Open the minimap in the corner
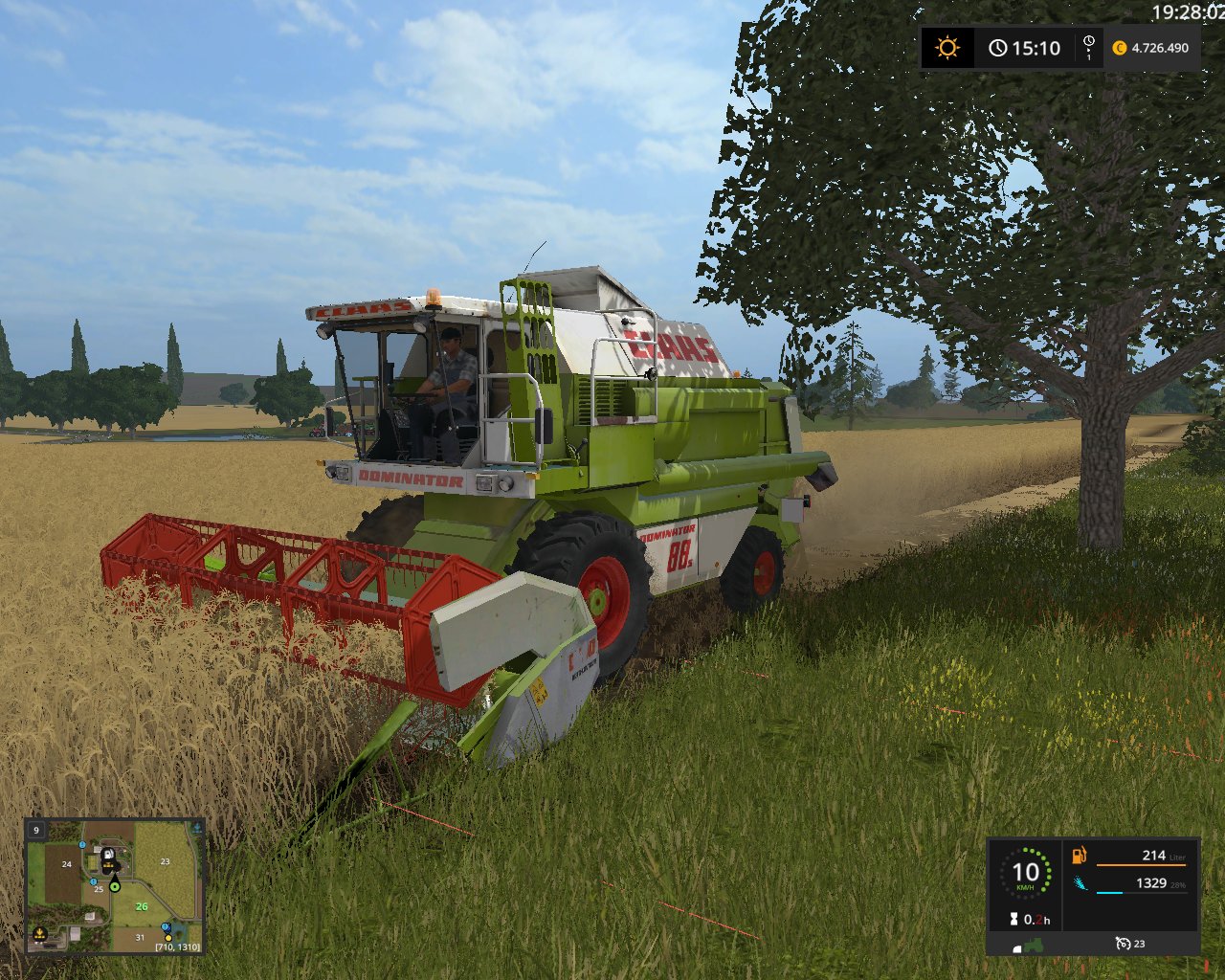1225x980 pixels. pos(115,886)
